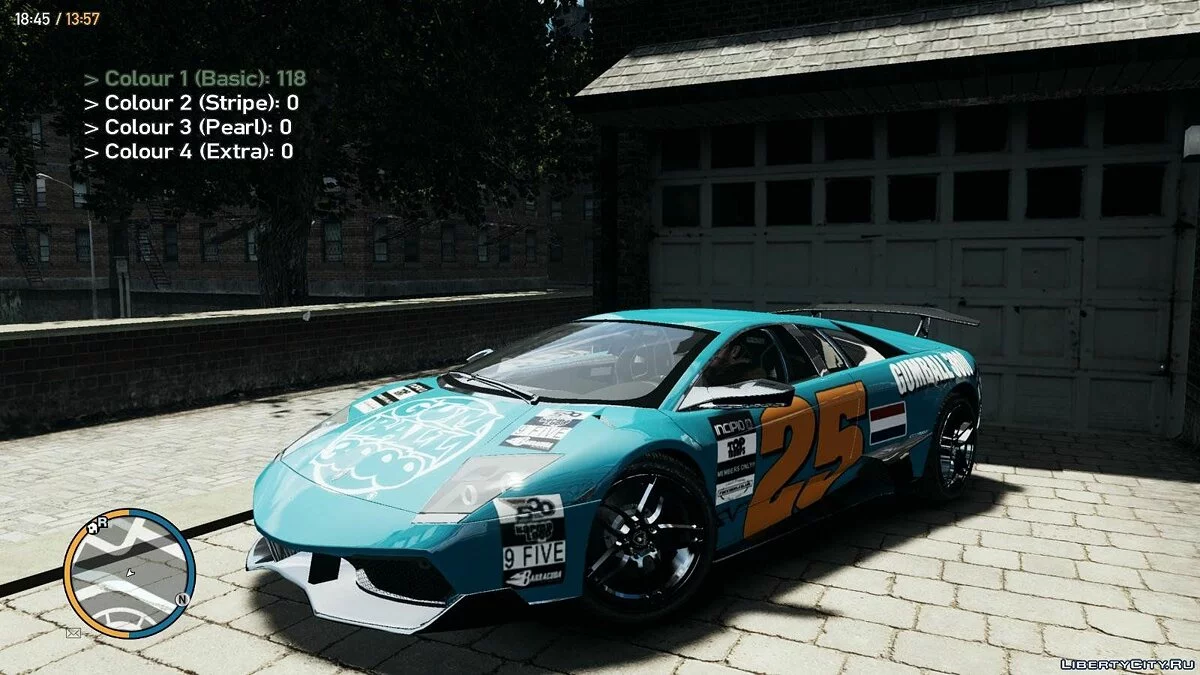The width and height of the screenshot is (1200, 675).
Task: Click the circular radar minimap
Action: (x=129, y=572)
